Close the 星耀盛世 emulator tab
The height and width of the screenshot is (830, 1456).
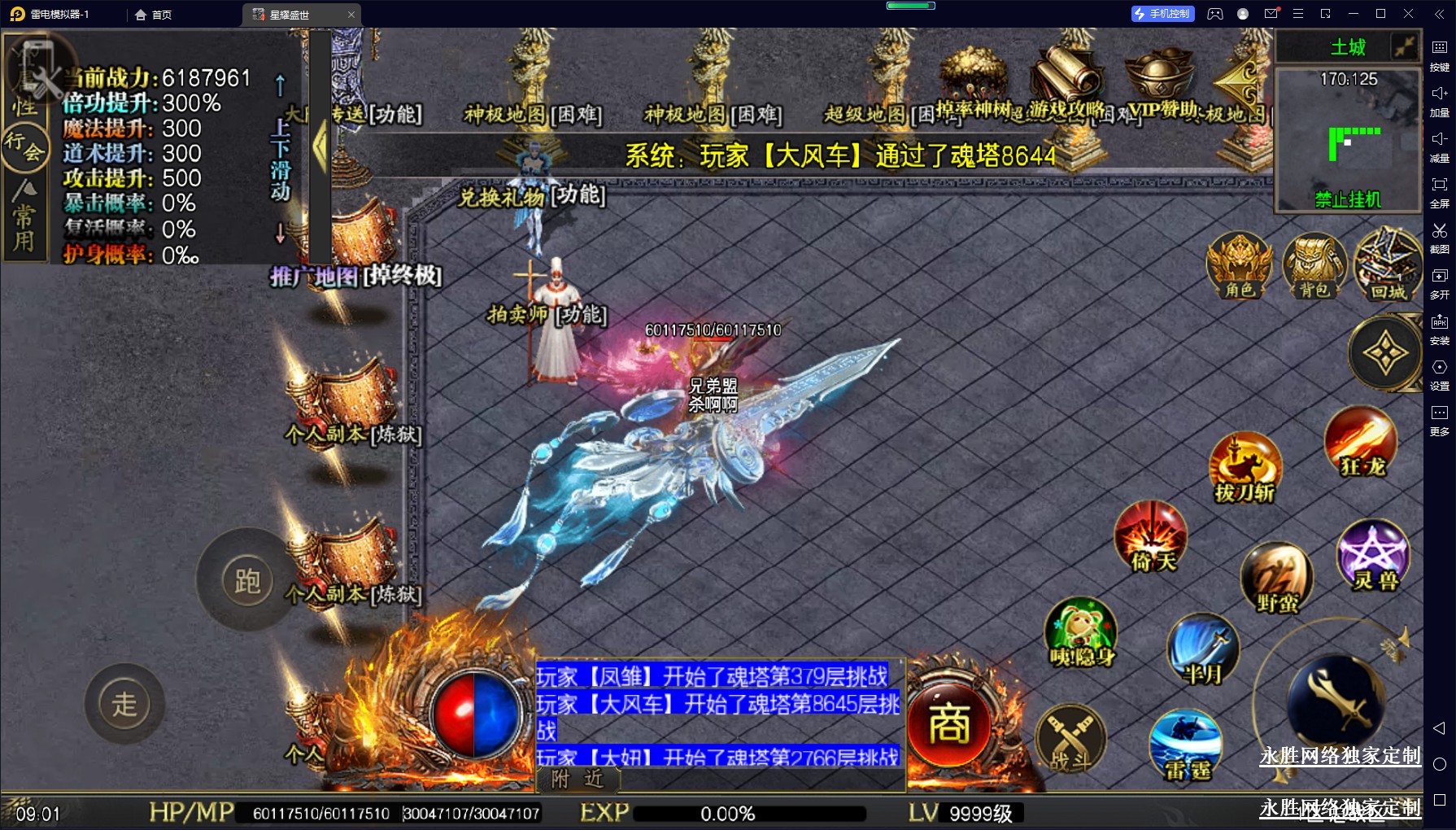click(x=351, y=15)
